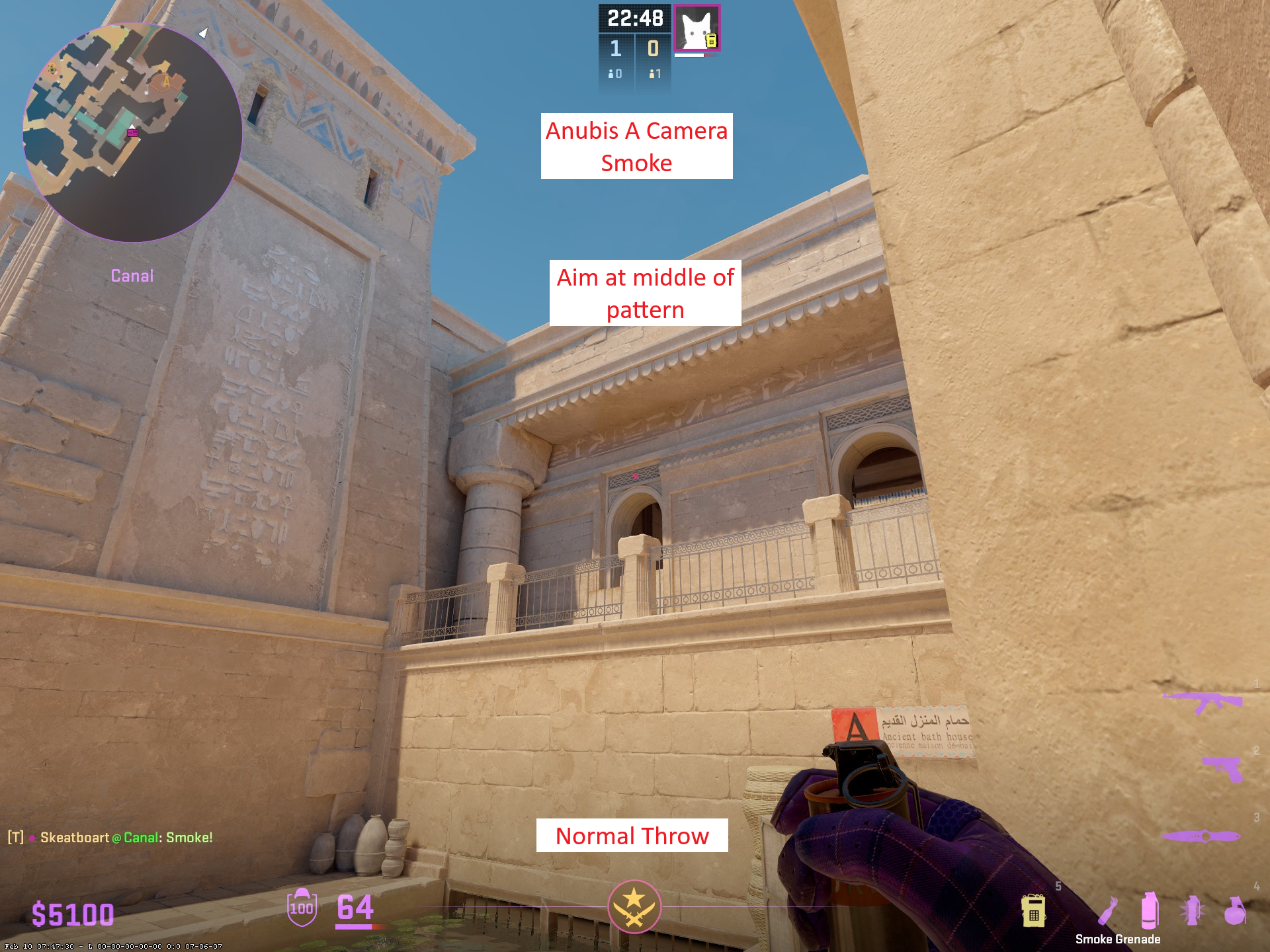
Task: Select the round HE grenade icon
Action: point(1234,911)
